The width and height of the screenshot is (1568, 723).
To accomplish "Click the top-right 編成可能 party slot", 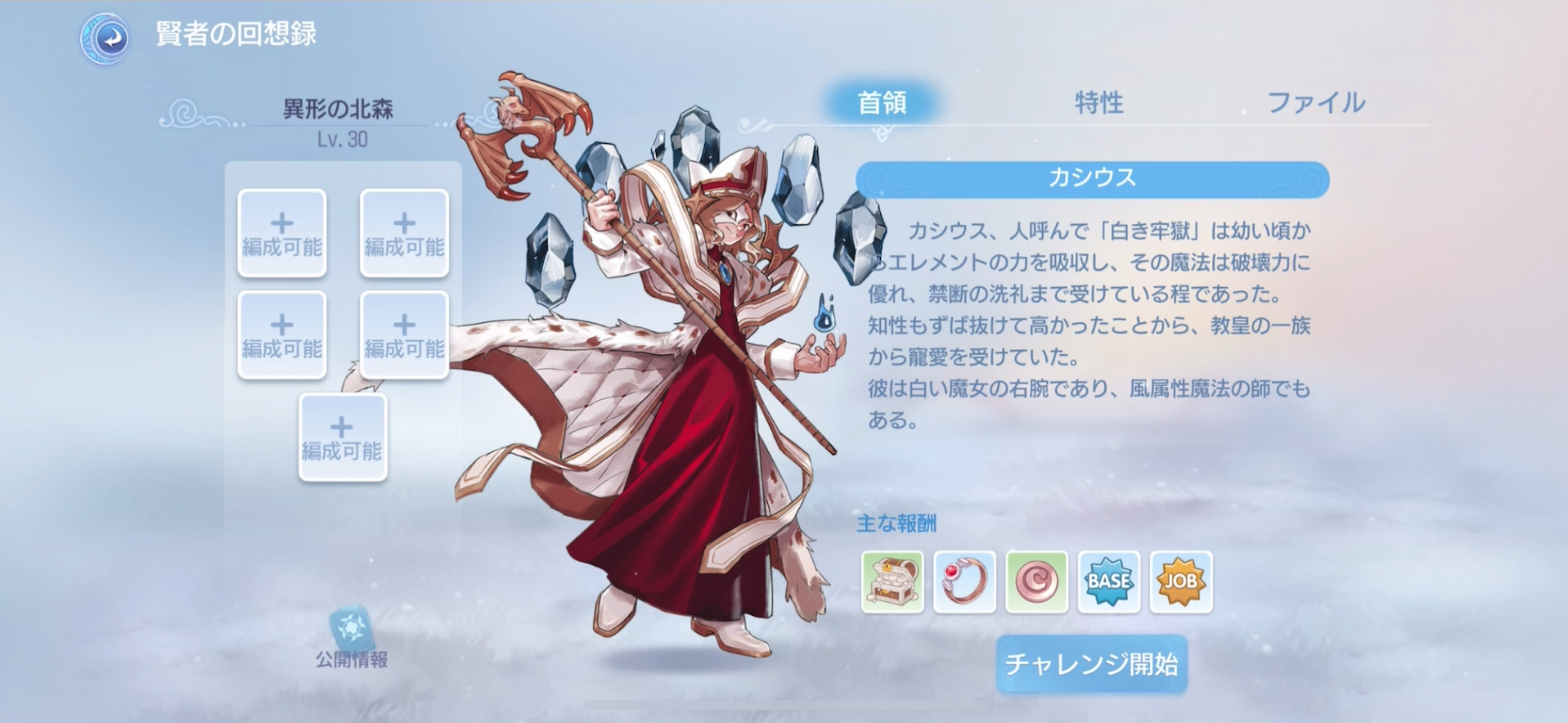I will coord(404,233).
